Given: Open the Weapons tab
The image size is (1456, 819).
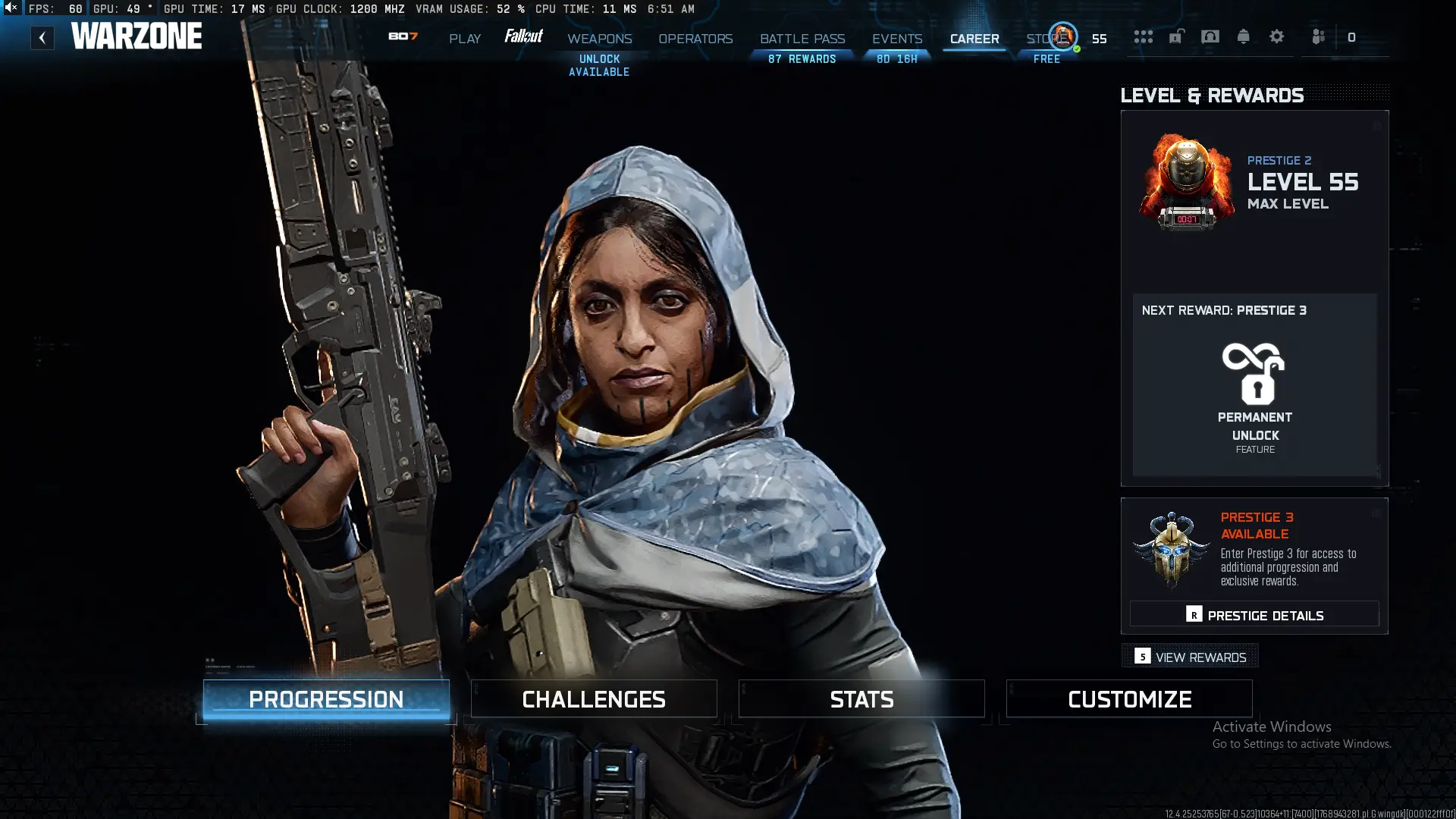Looking at the screenshot, I should pos(599,39).
